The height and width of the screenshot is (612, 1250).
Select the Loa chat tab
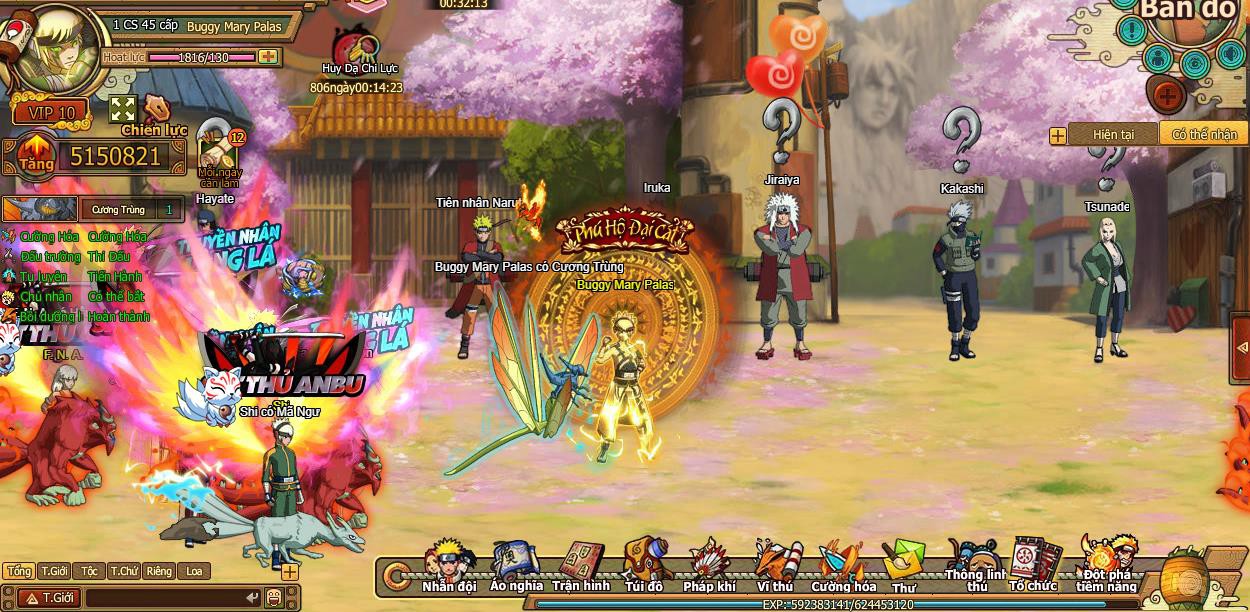pos(194,571)
